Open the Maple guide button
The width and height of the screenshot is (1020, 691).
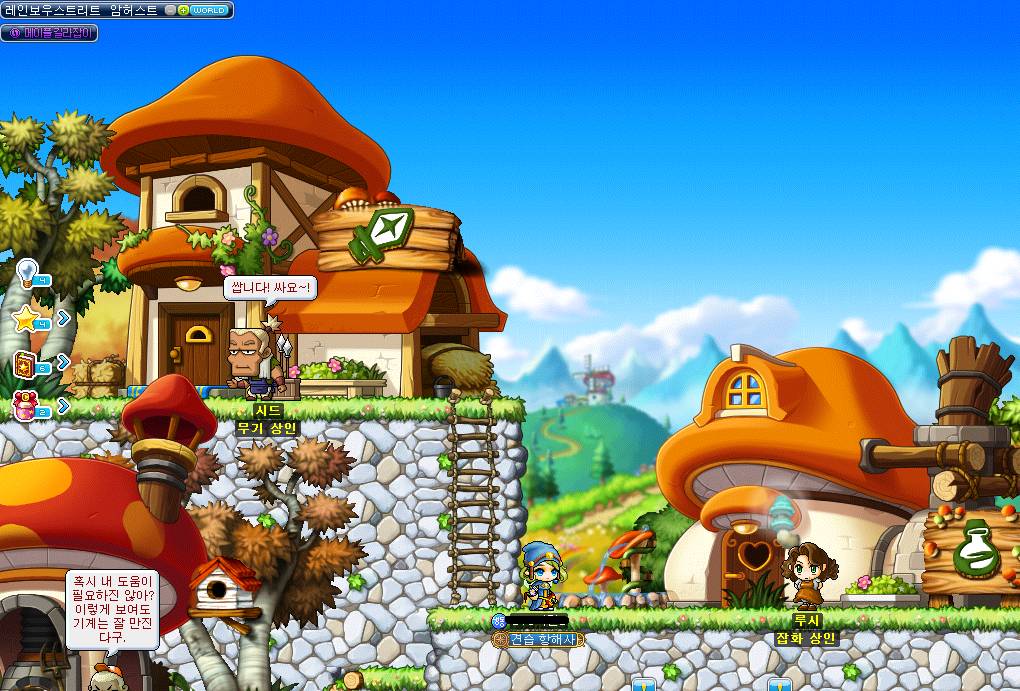[x=49, y=33]
